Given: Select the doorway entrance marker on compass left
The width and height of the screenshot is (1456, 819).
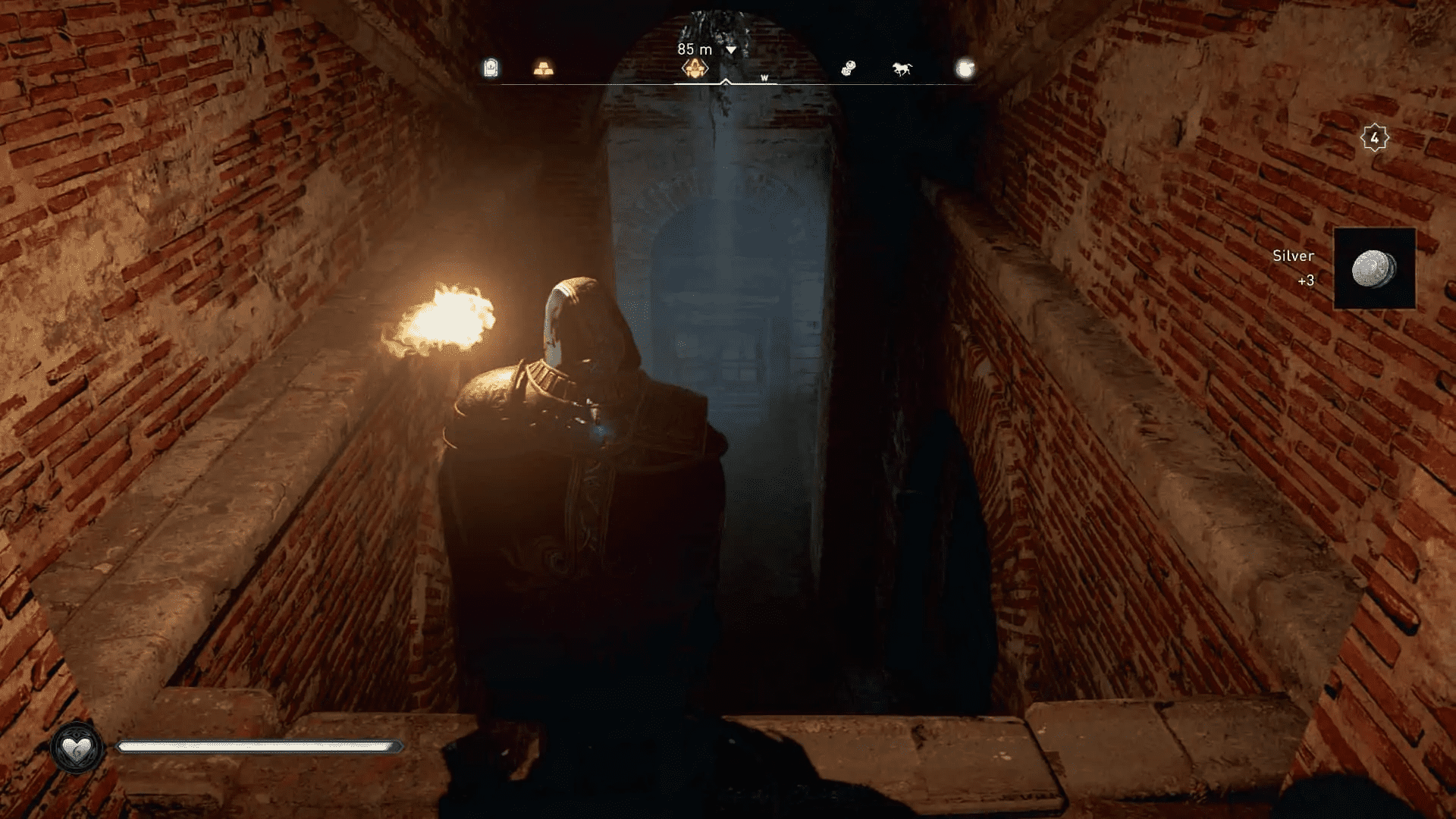Looking at the screenshot, I should pyautogui.click(x=491, y=68).
